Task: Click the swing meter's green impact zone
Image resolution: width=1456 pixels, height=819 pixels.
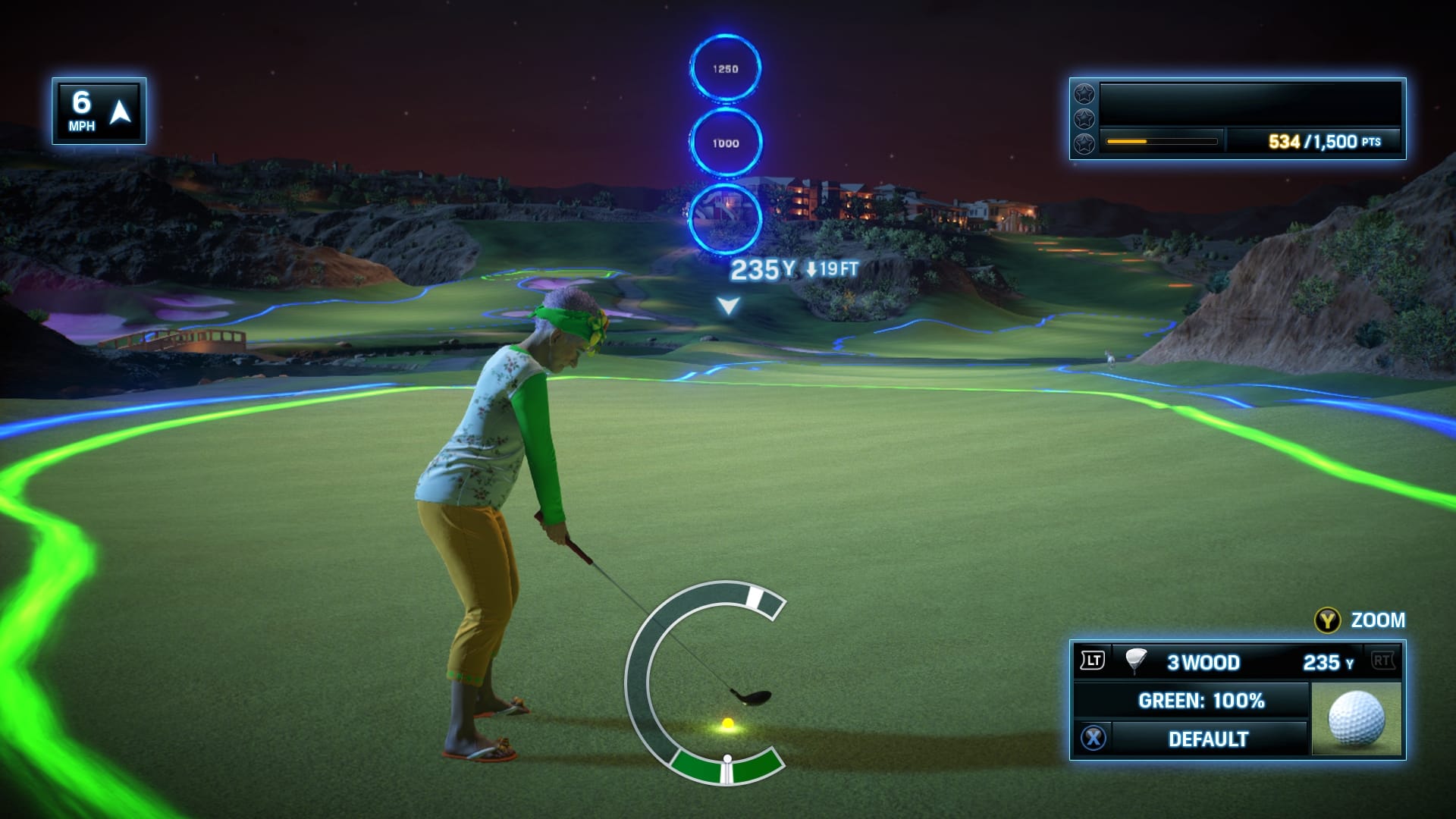Action: click(x=726, y=767)
